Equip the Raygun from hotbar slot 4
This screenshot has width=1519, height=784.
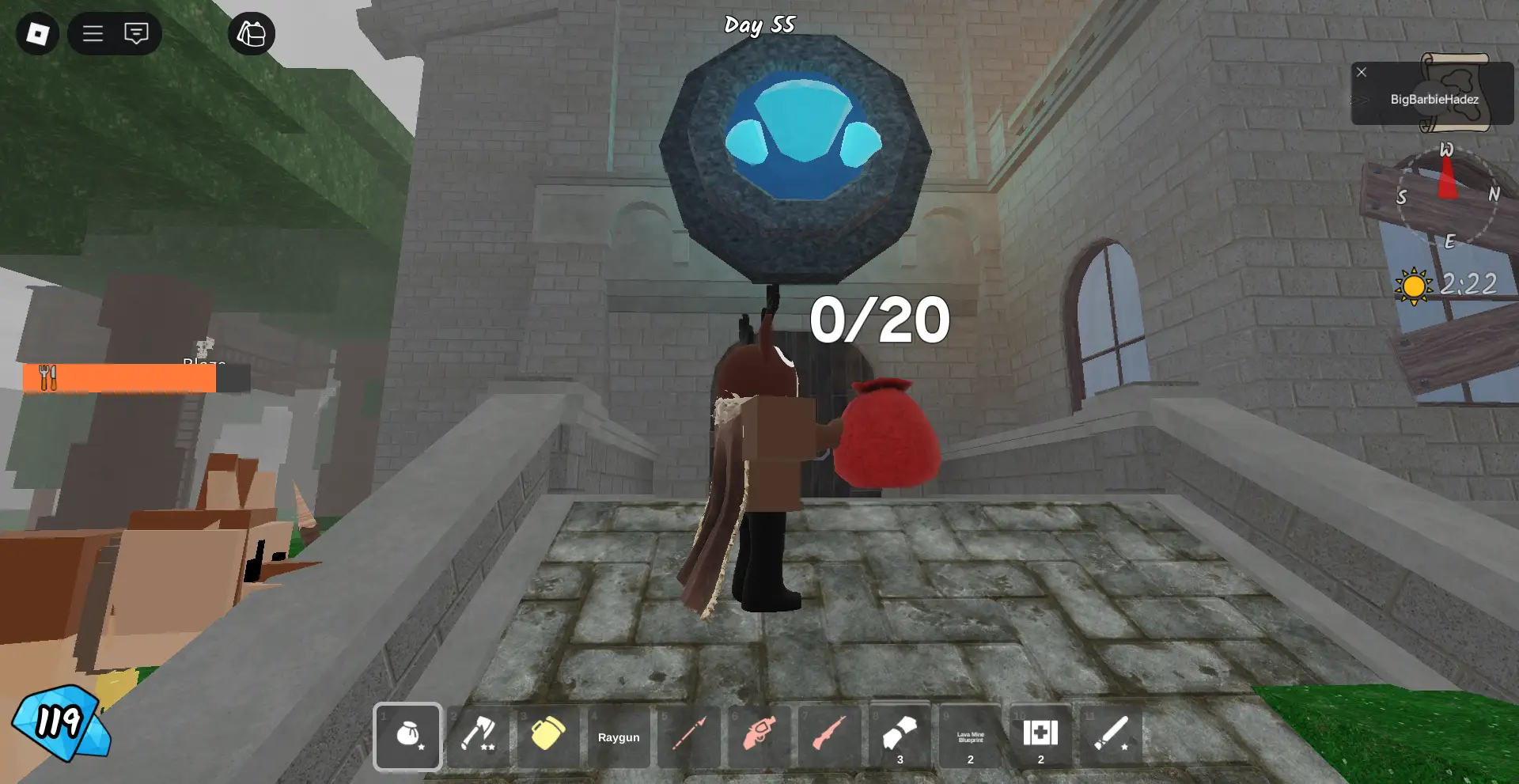pos(619,737)
